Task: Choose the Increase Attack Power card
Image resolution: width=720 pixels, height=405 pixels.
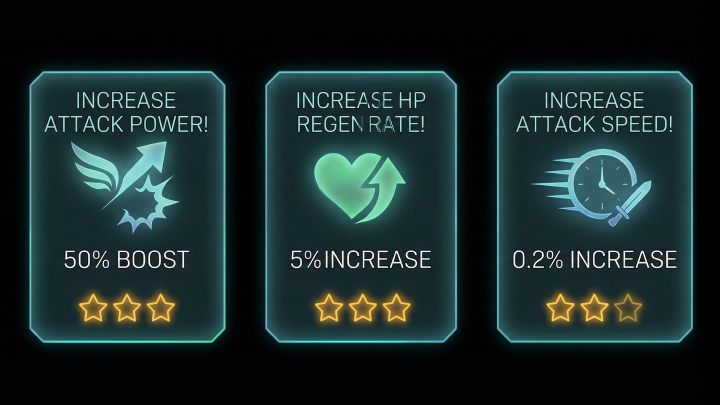Action: click(x=126, y=206)
